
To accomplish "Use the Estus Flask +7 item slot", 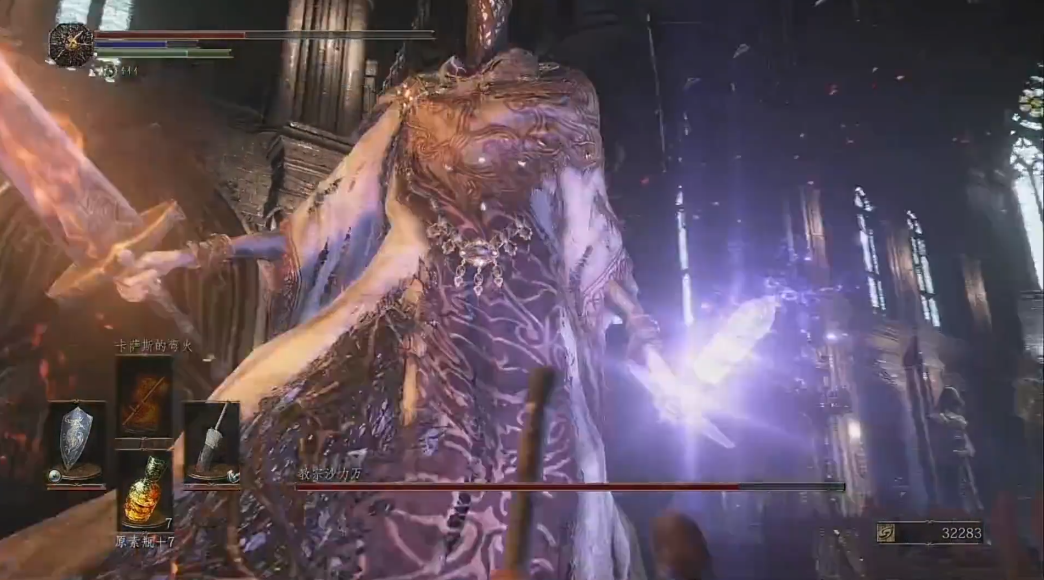I will click(144, 491).
